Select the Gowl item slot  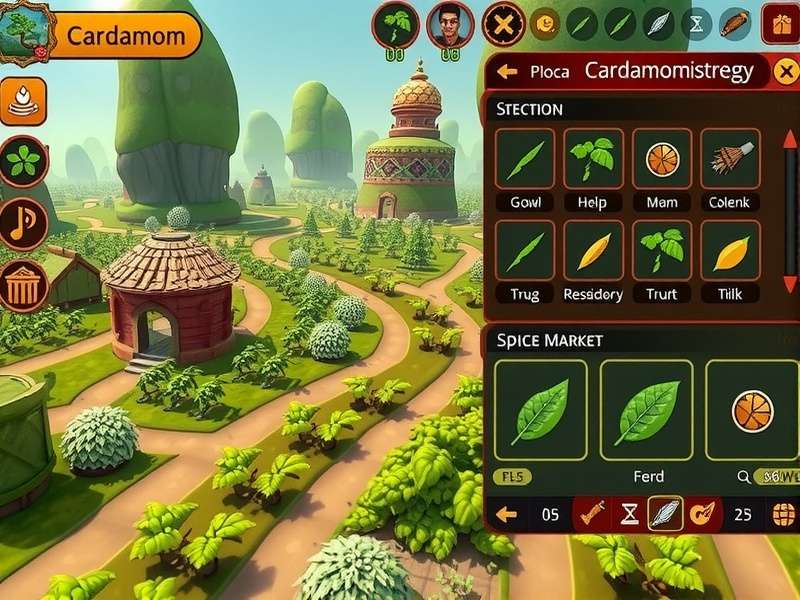tap(526, 159)
